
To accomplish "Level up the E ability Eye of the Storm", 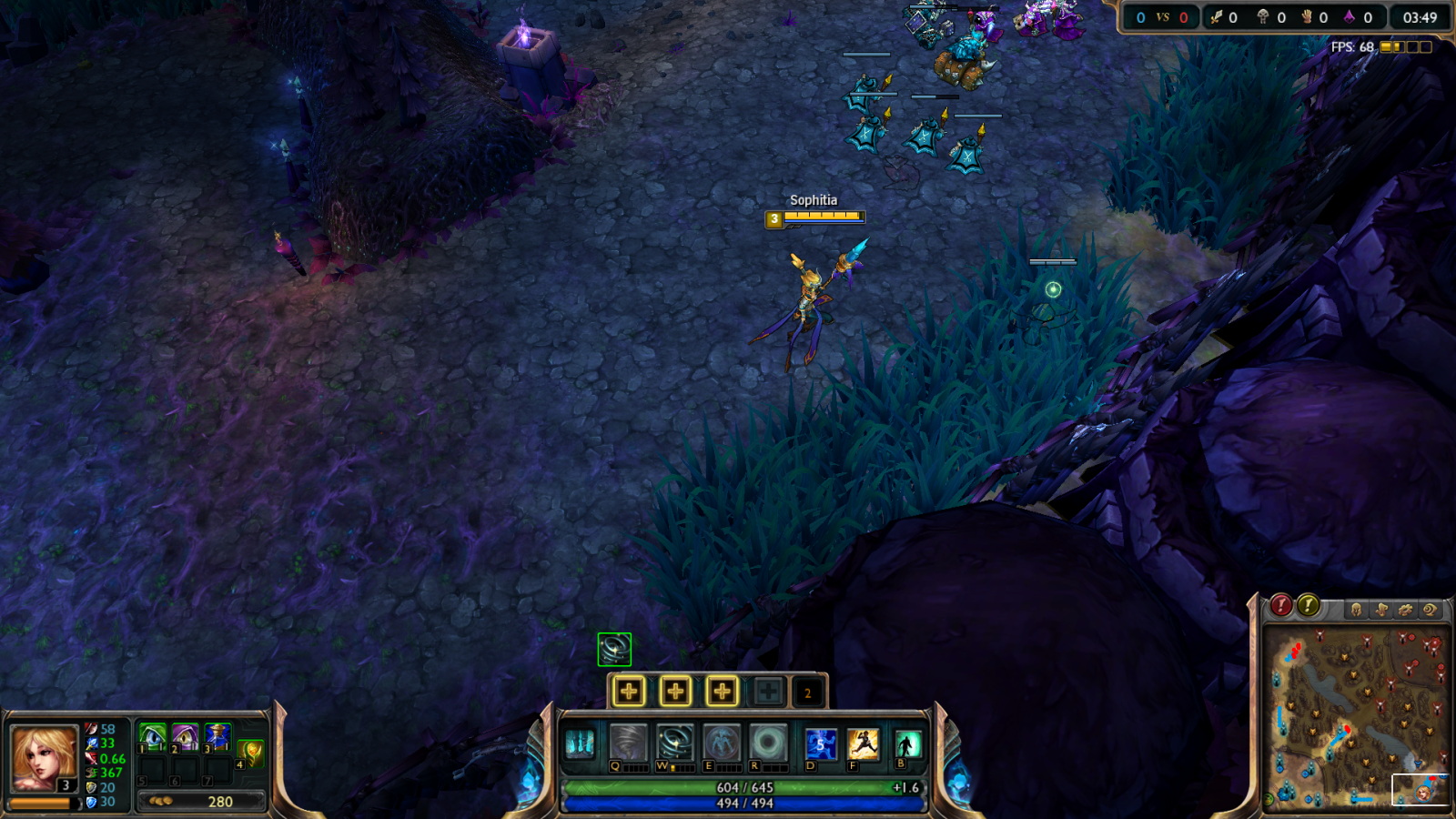I will pyautogui.click(x=722, y=692).
